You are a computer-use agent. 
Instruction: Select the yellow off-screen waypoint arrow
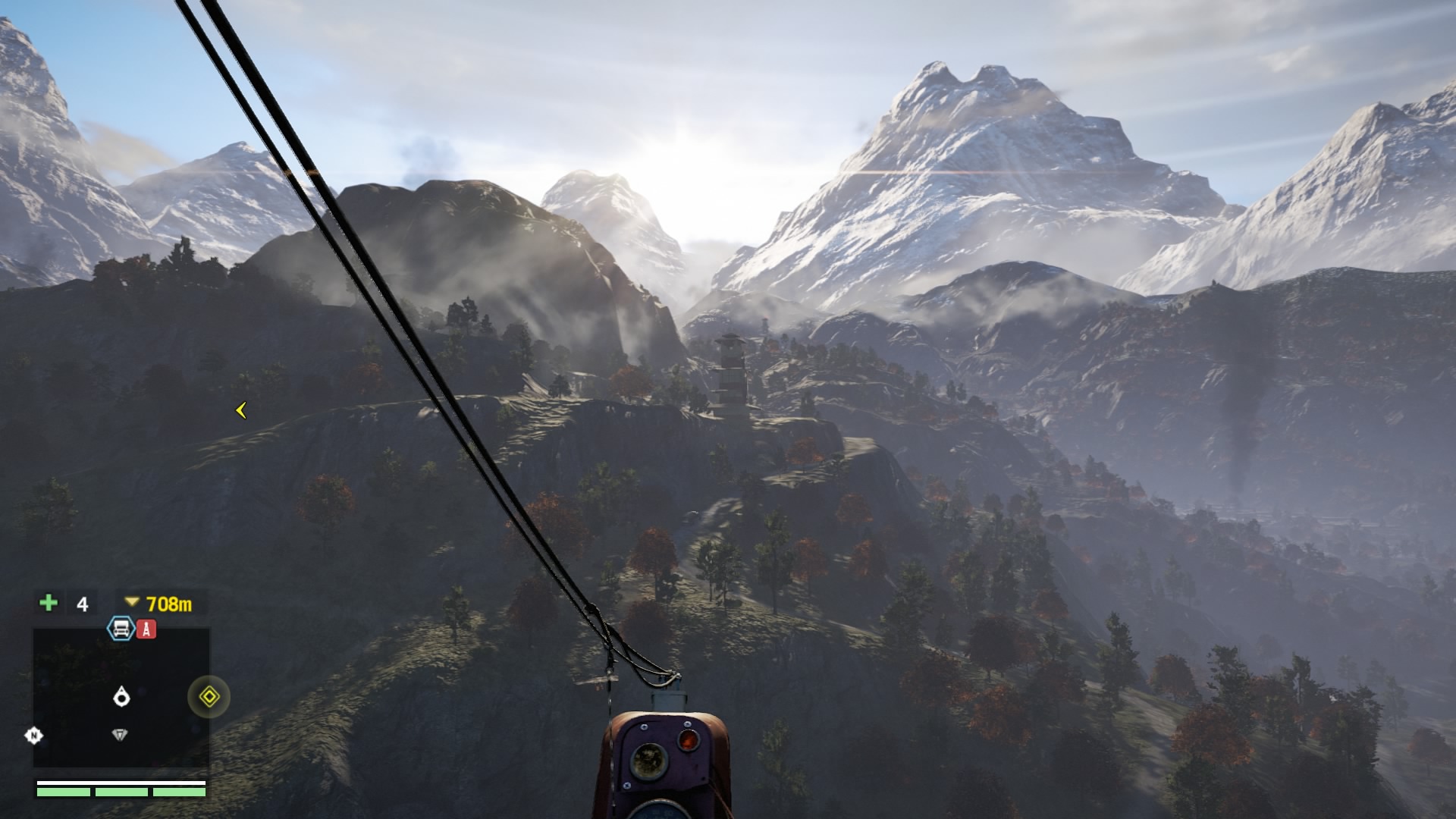tap(241, 410)
